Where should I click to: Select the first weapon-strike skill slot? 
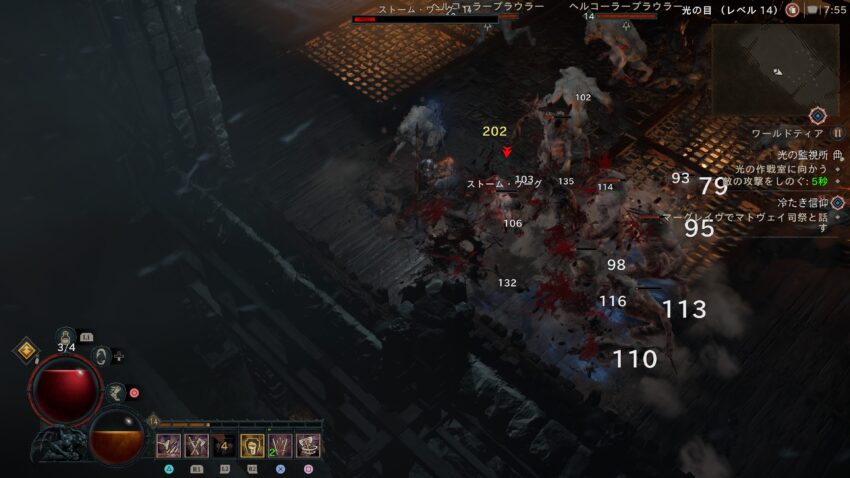coord(168,446)
